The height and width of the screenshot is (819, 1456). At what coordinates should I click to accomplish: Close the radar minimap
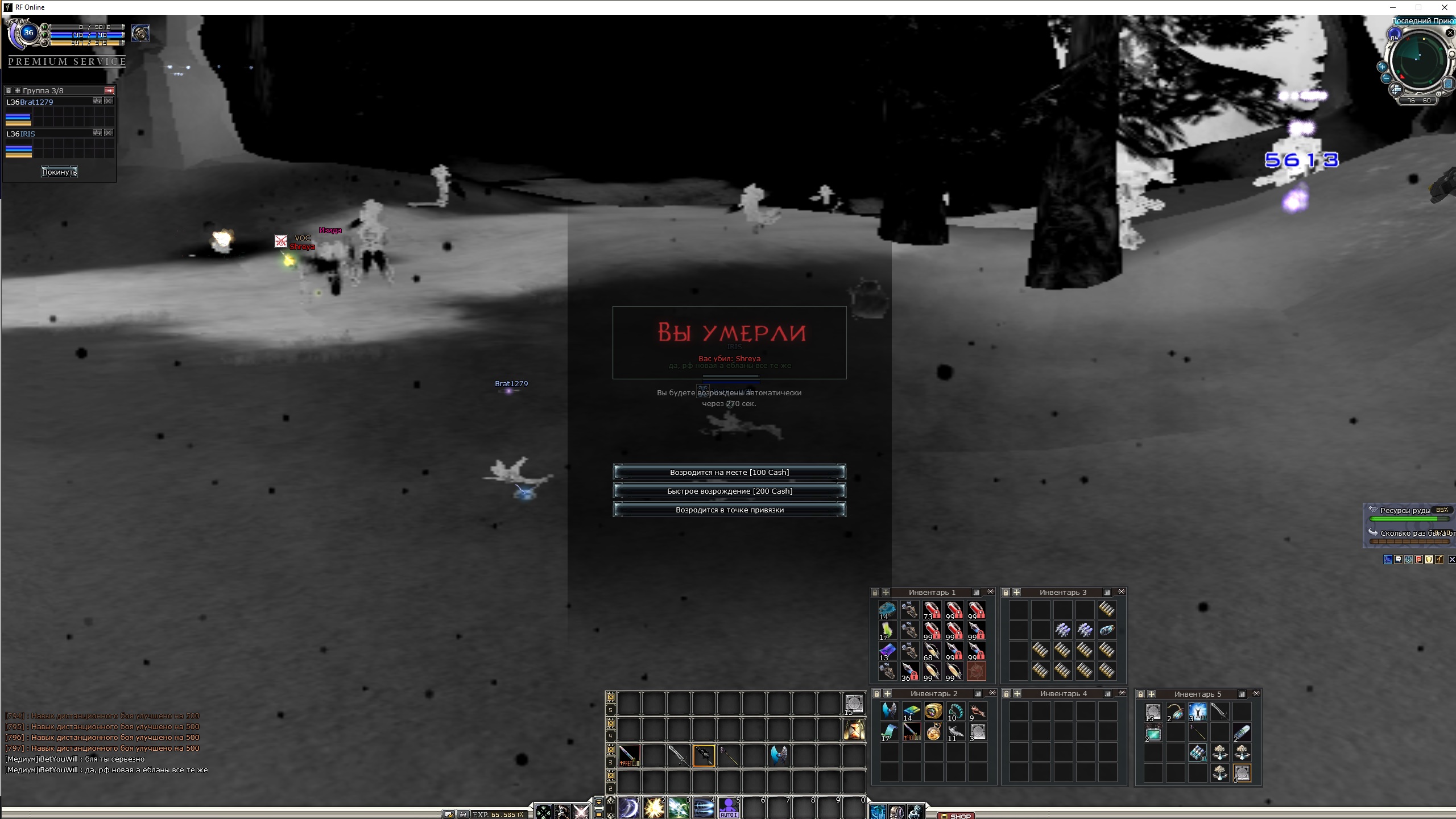(x=1450, y=33)
